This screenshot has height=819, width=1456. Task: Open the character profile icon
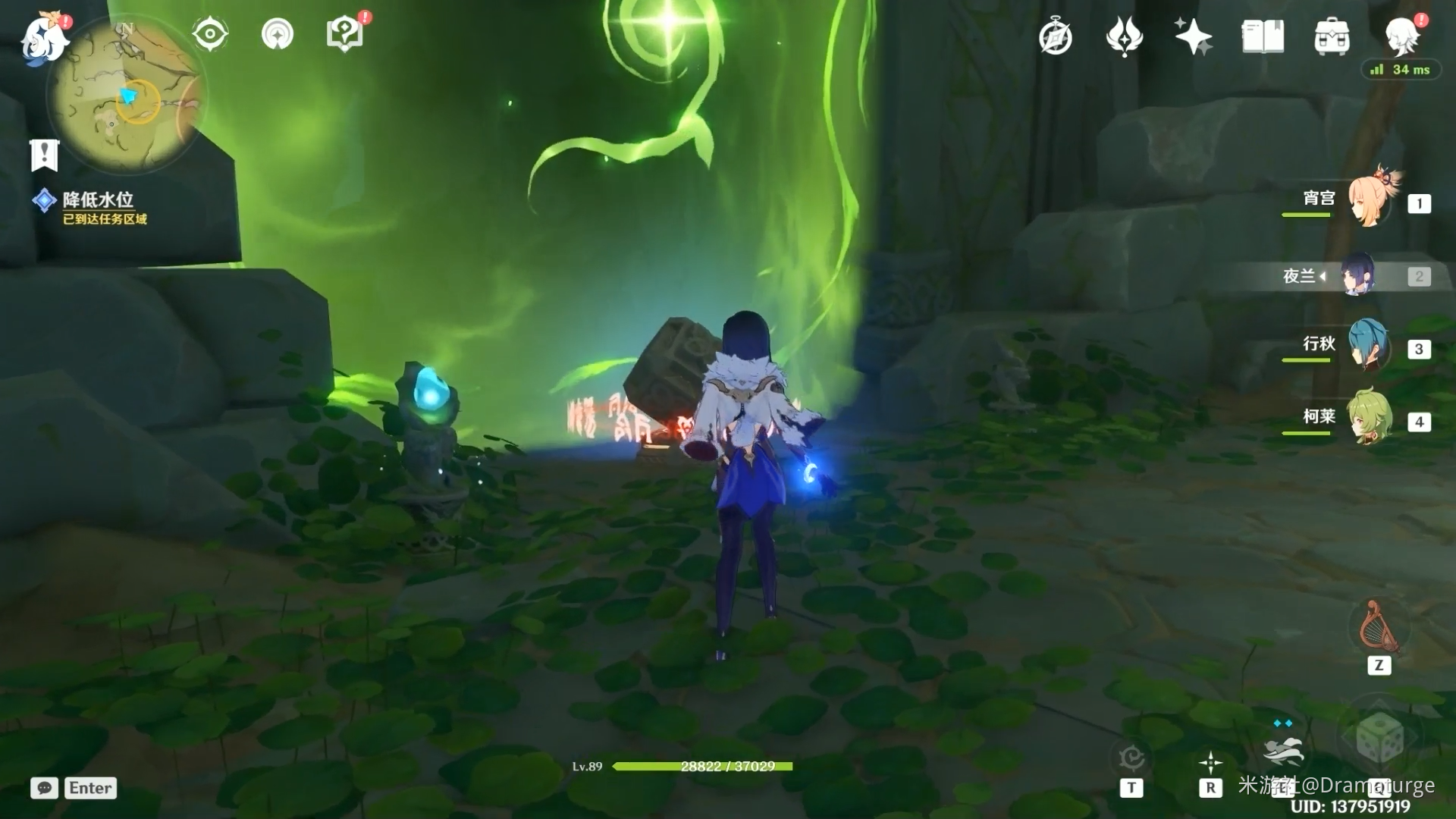pyautogui.click(x=1401, y=36)
